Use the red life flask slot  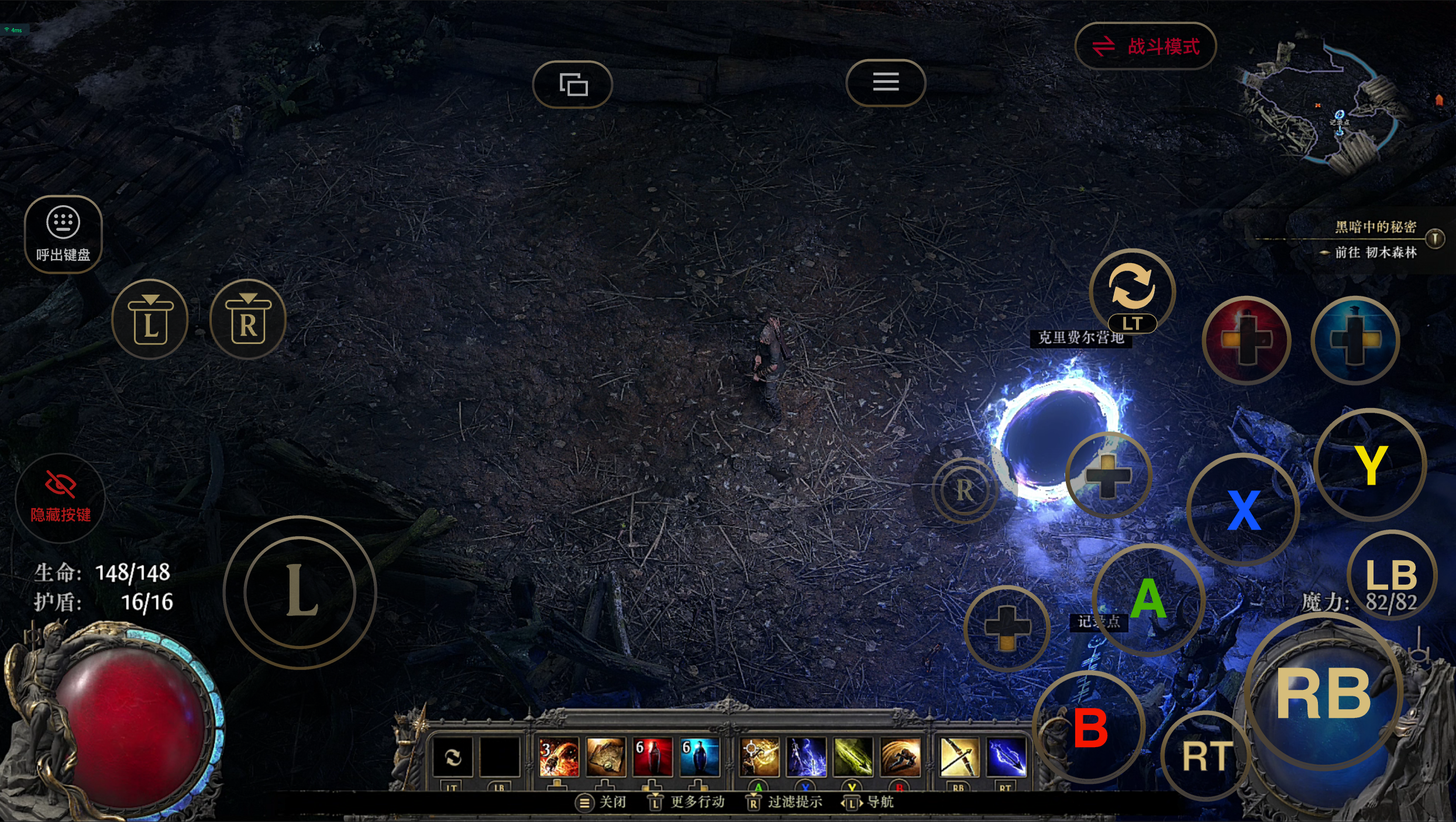[x=652, y=757]
